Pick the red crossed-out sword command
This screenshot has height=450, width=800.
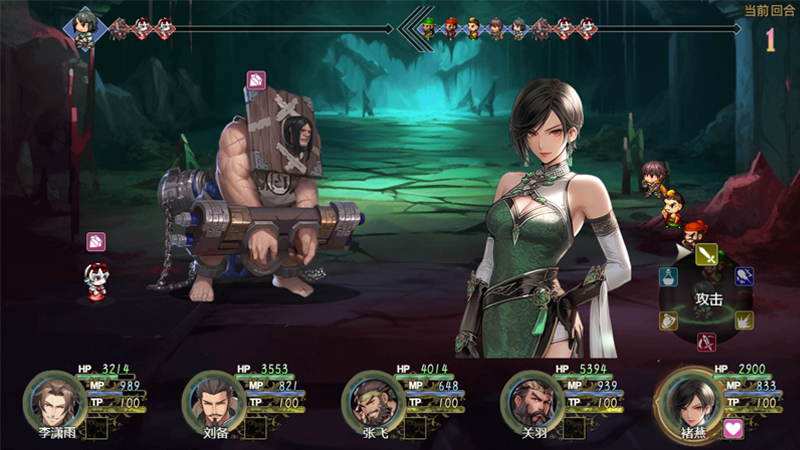(706, 342)
